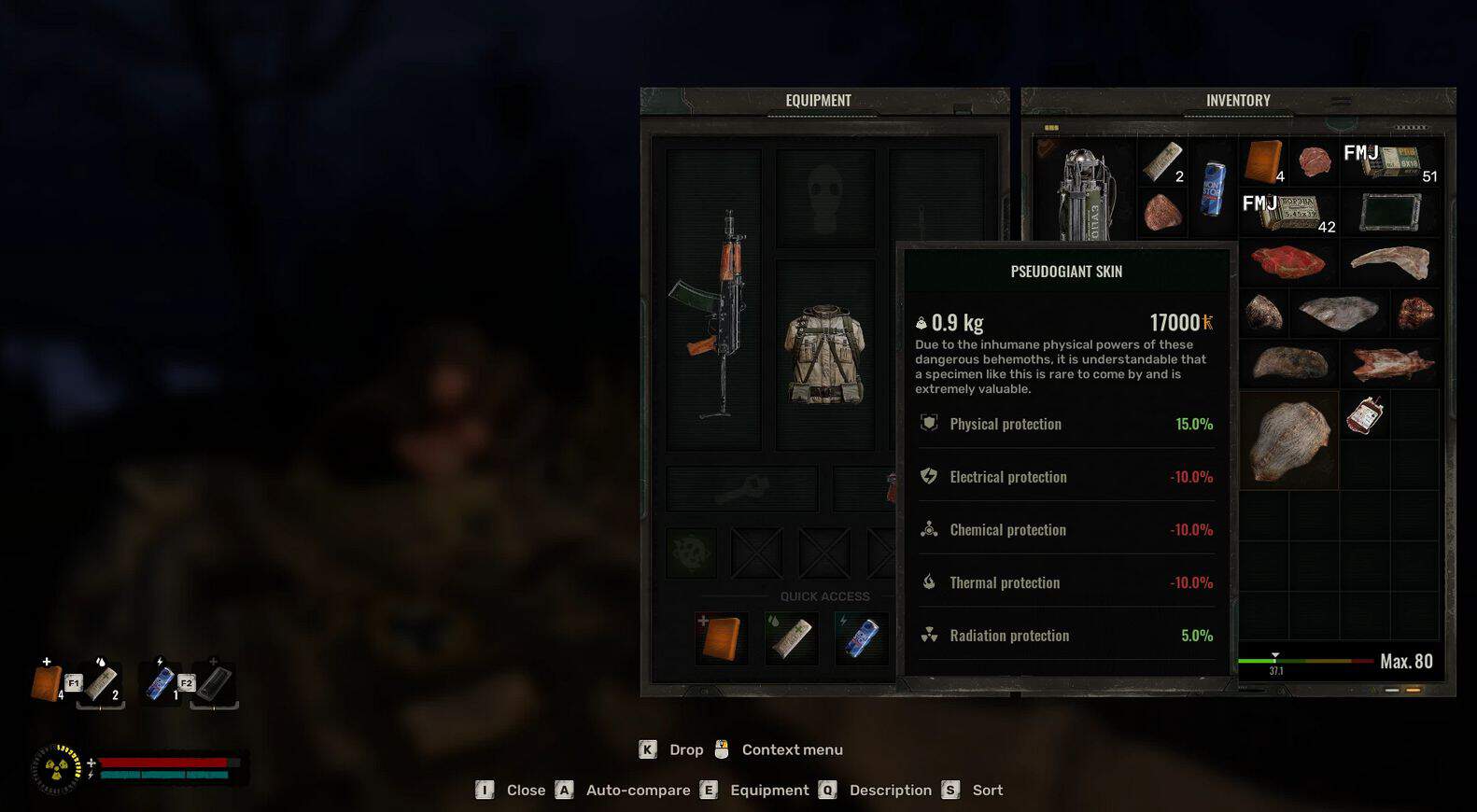The width and height of the screenshot is (1477, 812).
Task: Select the large pseudogiant skin in inventory
Action: 1289,441
